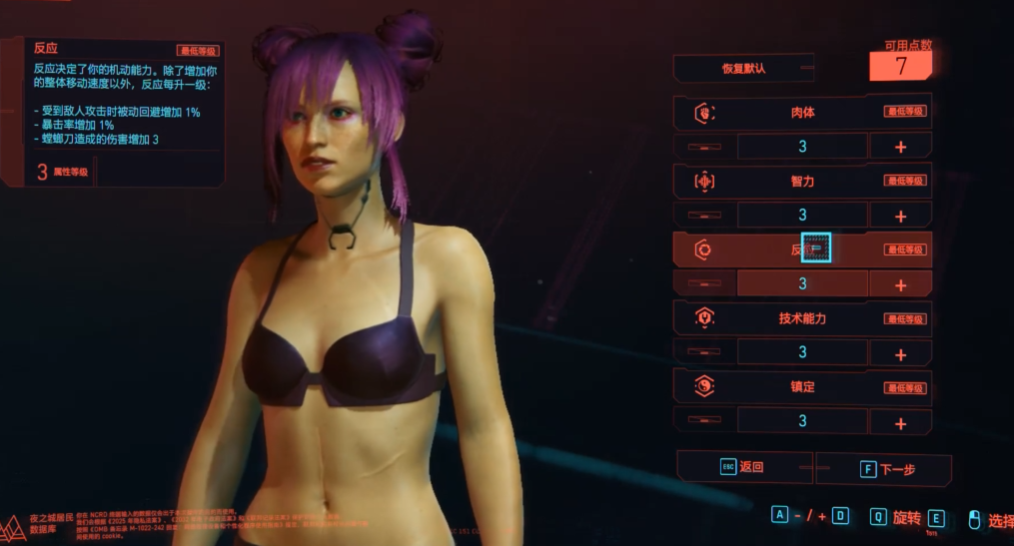Select the 肉体 (Body) attribute row

click(x=802, y=112)
